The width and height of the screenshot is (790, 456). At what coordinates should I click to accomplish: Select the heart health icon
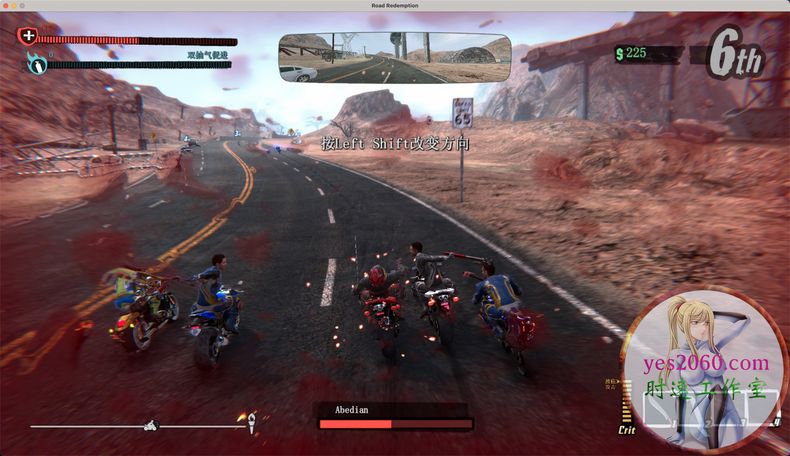[28, 37]
